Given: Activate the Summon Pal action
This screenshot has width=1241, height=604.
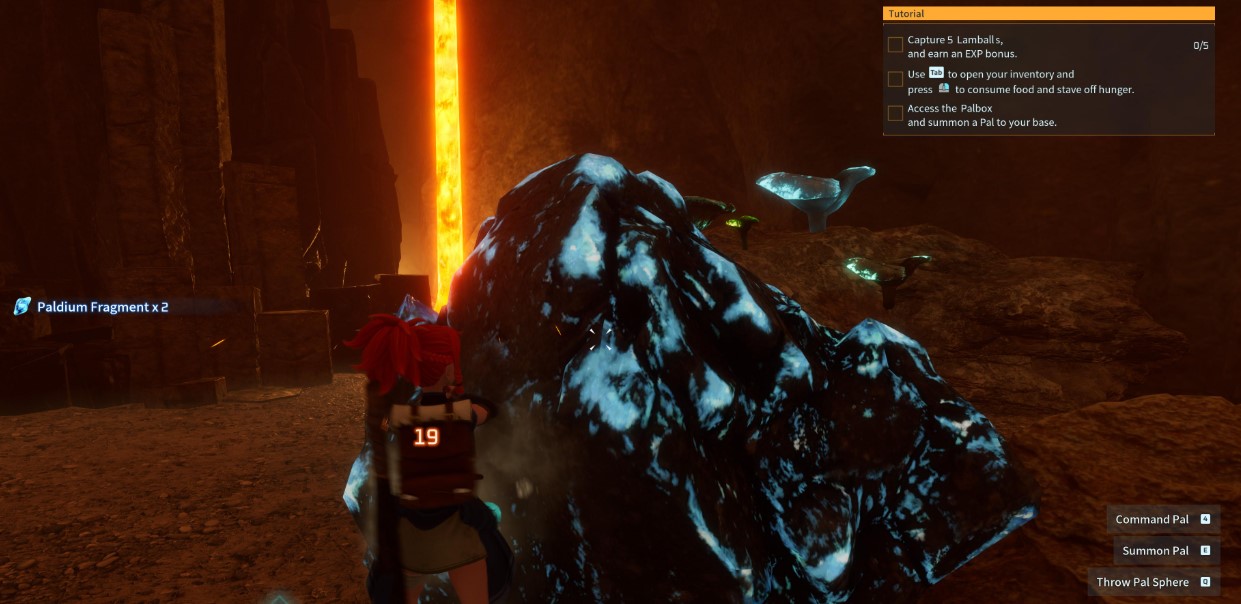Looking at the screenshot, I should pyautogui.click(x=1166, y=551).
